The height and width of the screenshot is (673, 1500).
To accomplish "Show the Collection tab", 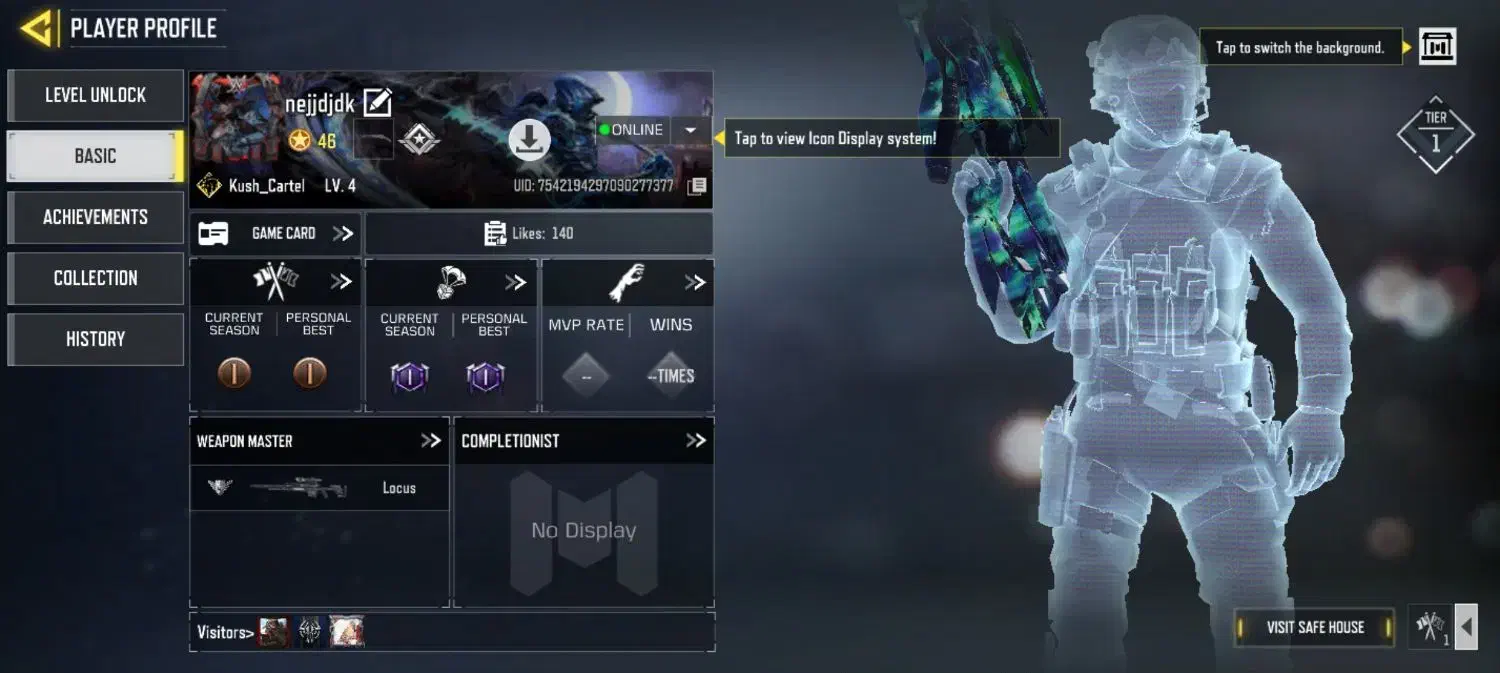I will tap(95, 278).
